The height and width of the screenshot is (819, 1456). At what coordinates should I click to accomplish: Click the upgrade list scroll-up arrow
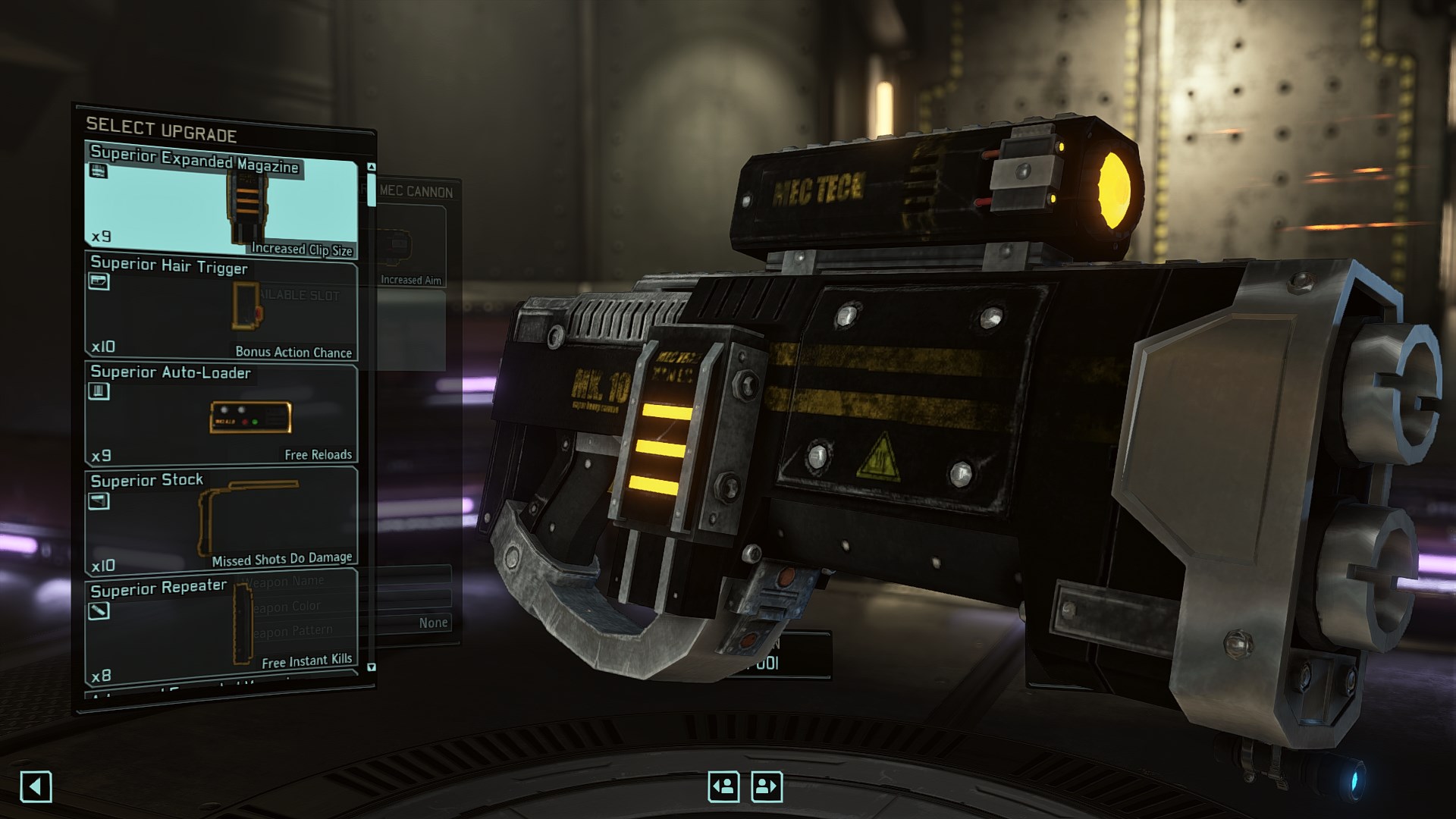tap(372, 167)
